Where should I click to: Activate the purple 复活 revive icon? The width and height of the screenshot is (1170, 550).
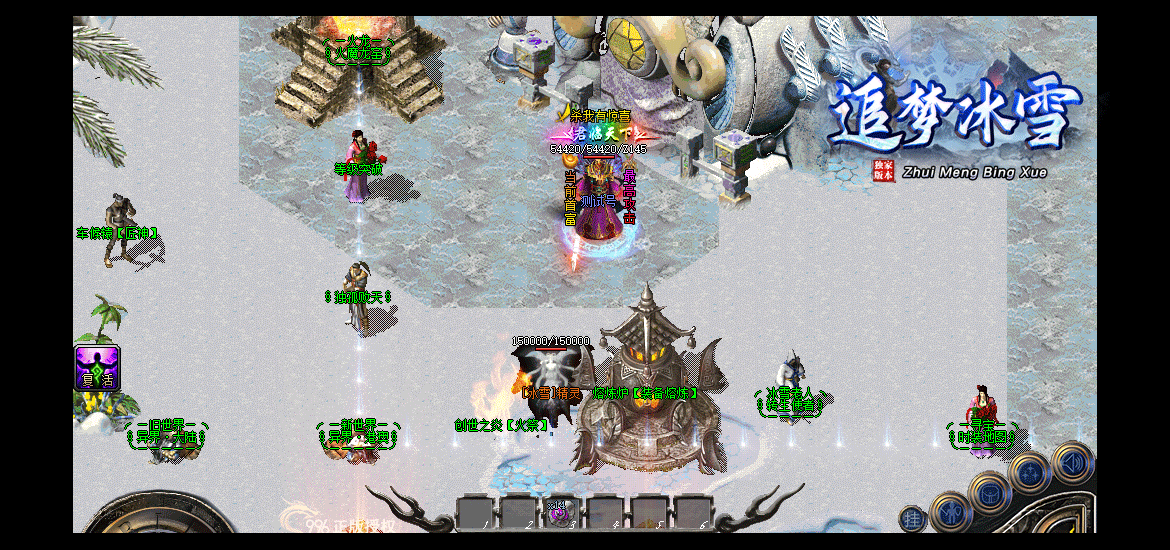(98, 367)
